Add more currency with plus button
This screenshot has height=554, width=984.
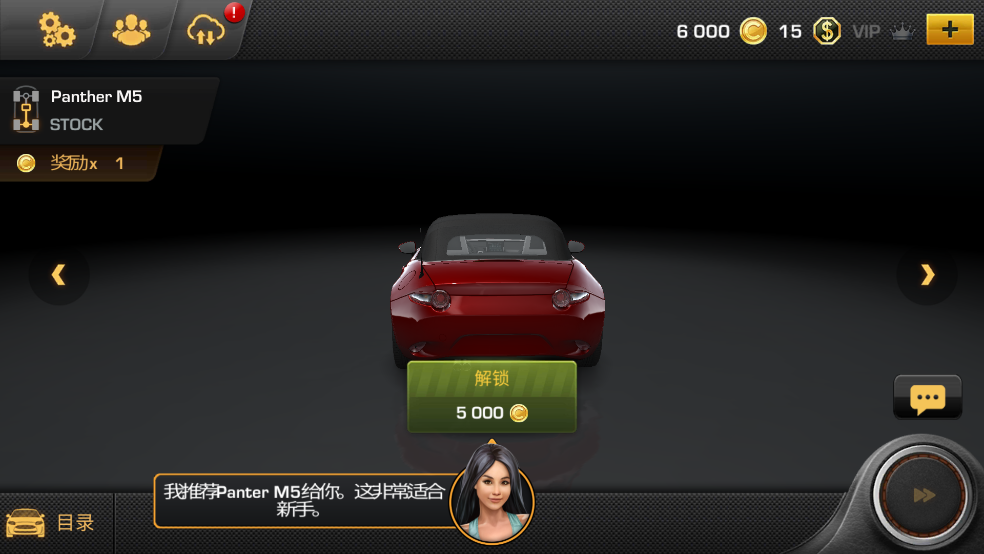click(x=949, y=30)
